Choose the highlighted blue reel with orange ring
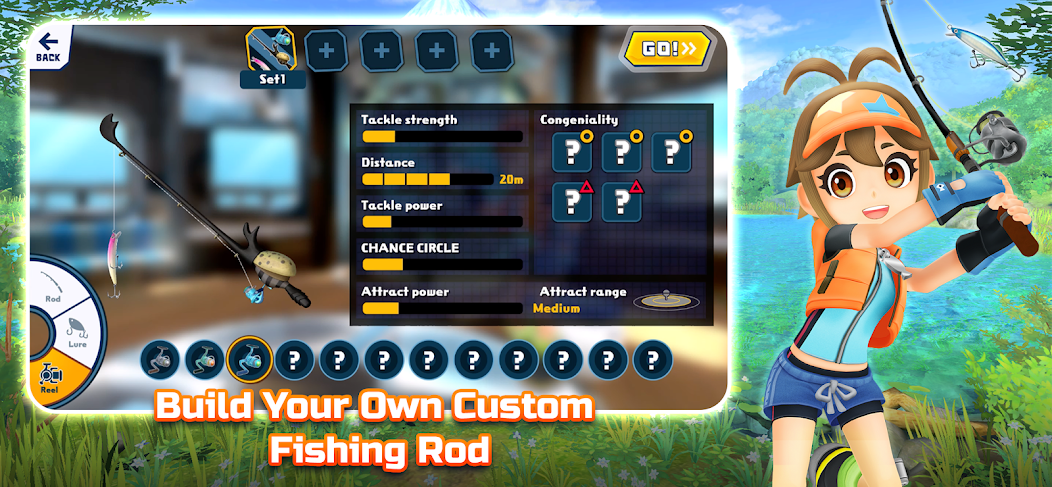This screenshot has width=1052, height=487. 249,358
